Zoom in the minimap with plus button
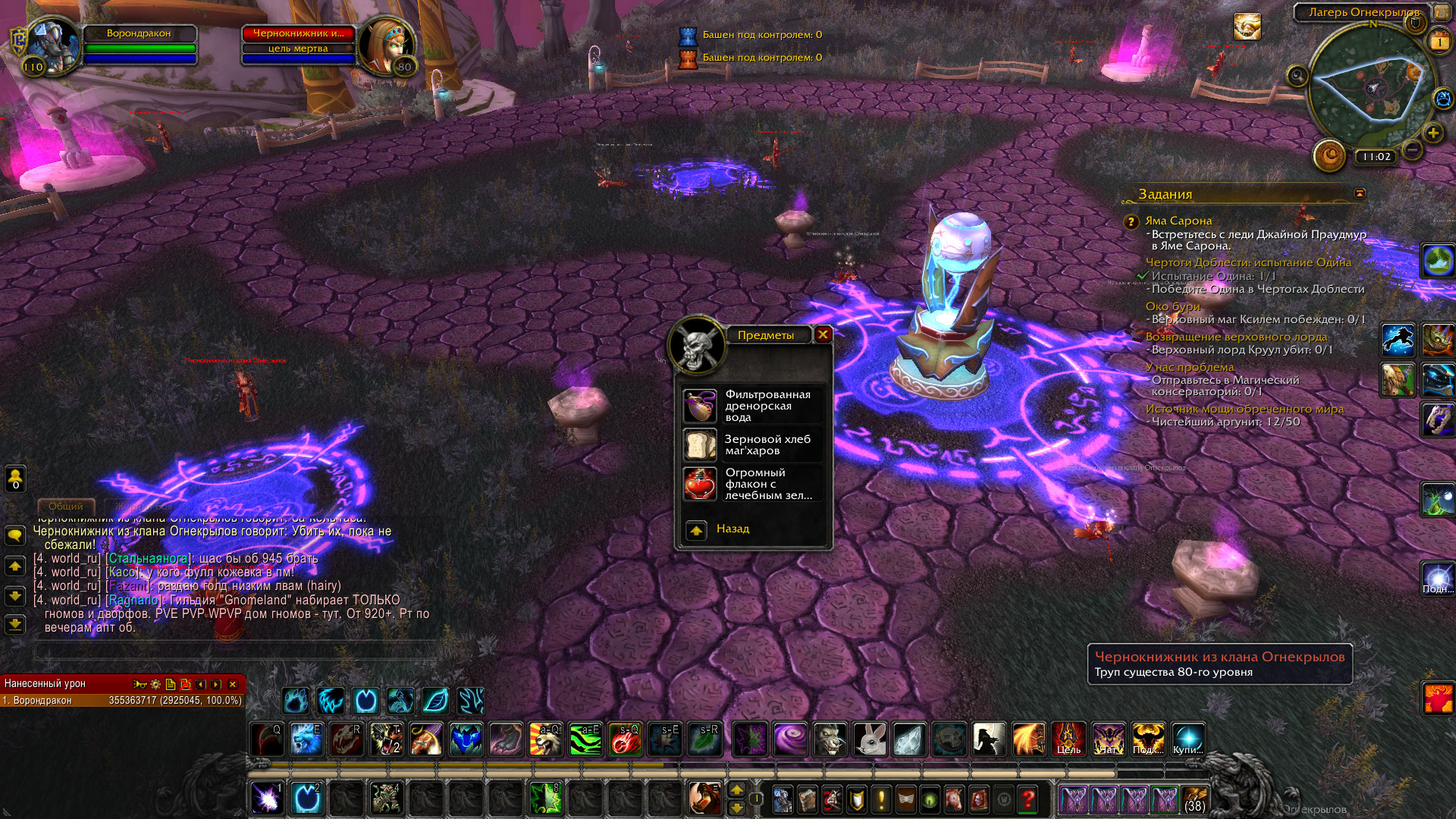 click(1432, 133)
